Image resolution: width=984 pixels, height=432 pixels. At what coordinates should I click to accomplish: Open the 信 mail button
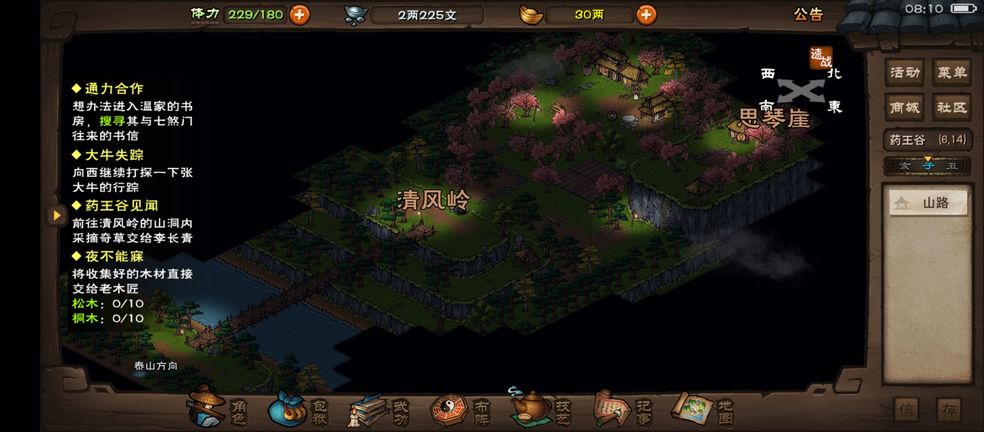pyautogui.click(x=905, y=409)
